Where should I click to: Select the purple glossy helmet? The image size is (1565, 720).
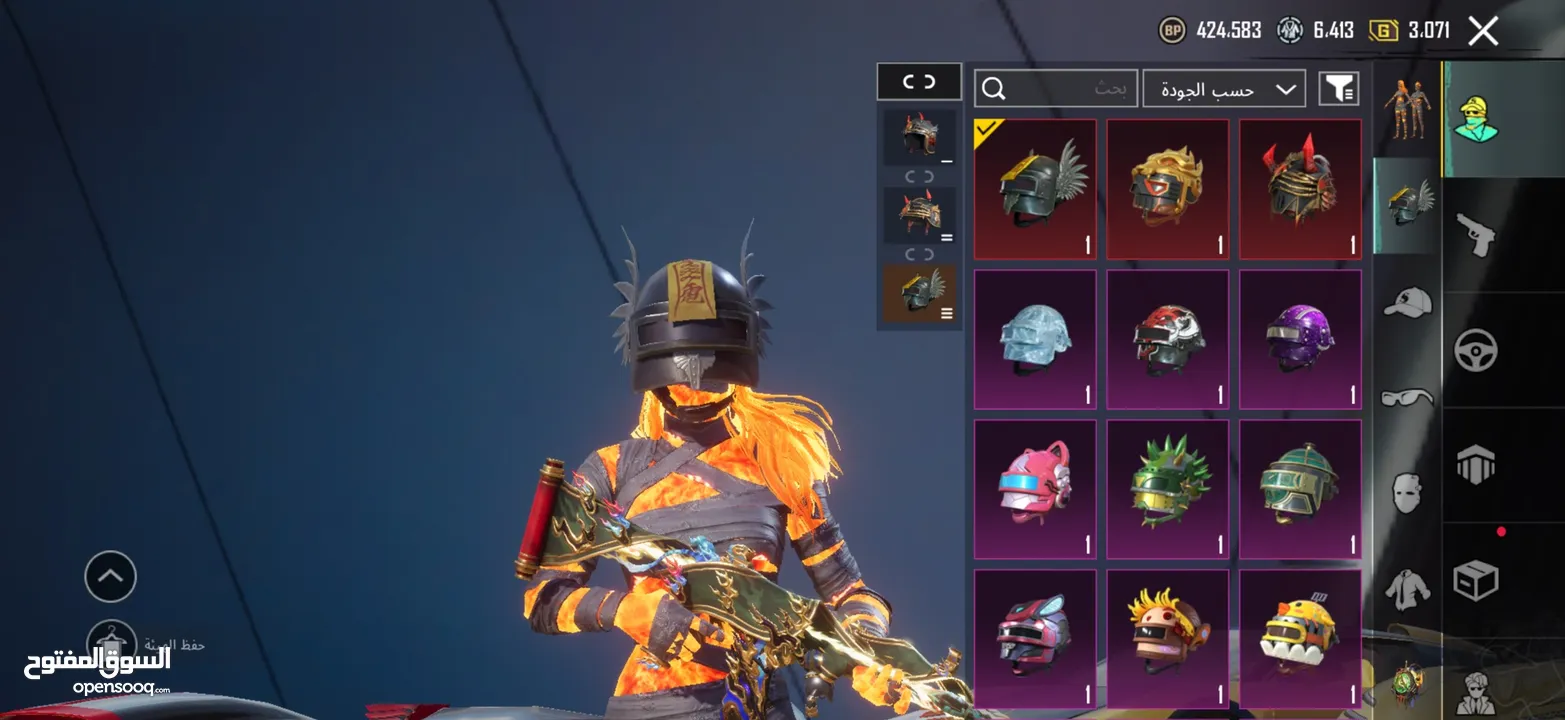[1300, 340]
